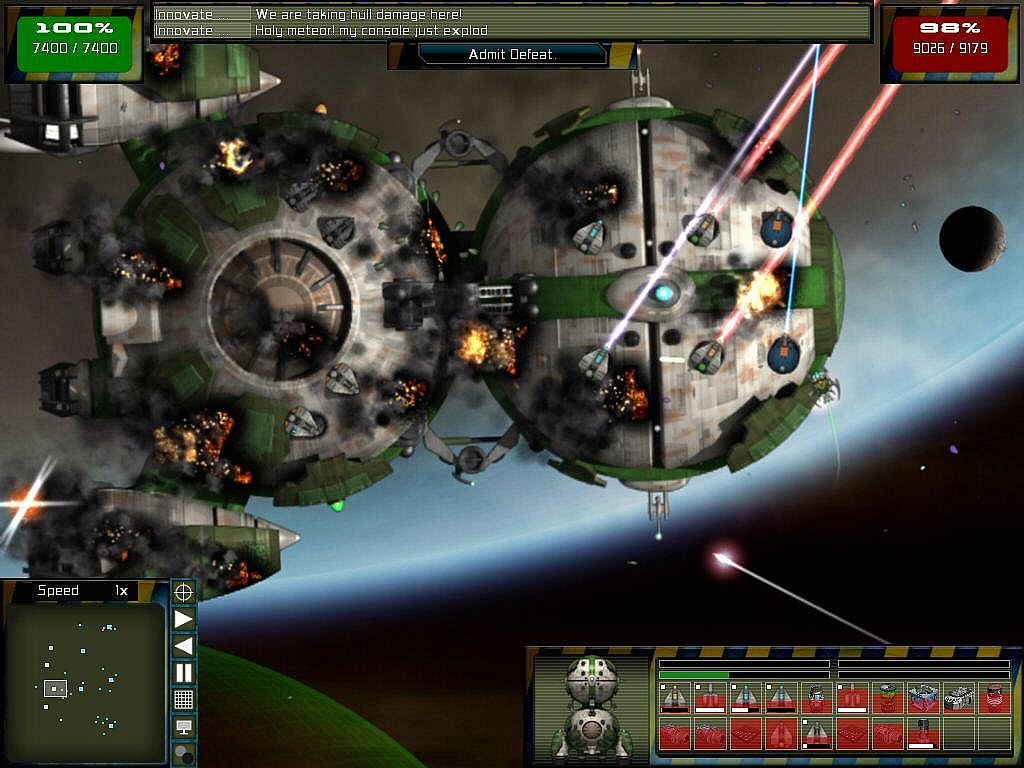Pause the battle
Viewport: 1024px width, 768px height.
click(184, 673)
